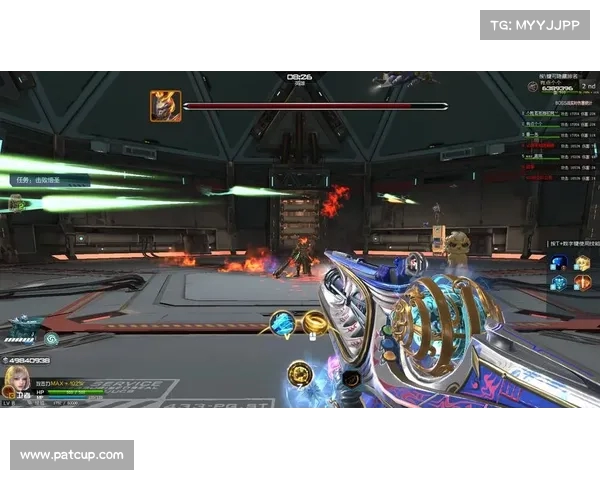This screenshot has width=600, height=480.
Task: Activate the blue hexagon squad skill
Action: tap(559, 283)
